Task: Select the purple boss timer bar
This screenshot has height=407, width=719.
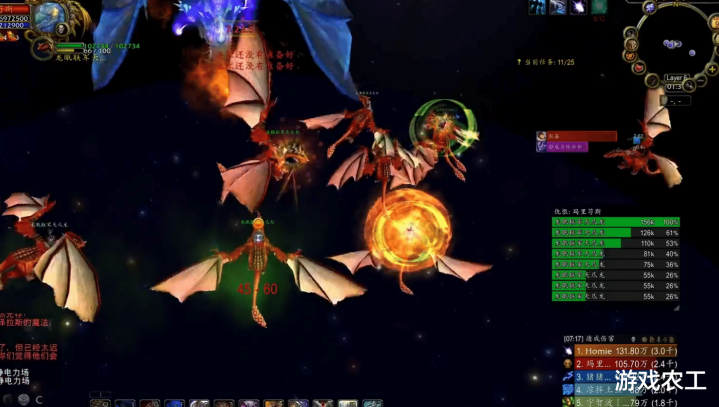Action: 567,146
